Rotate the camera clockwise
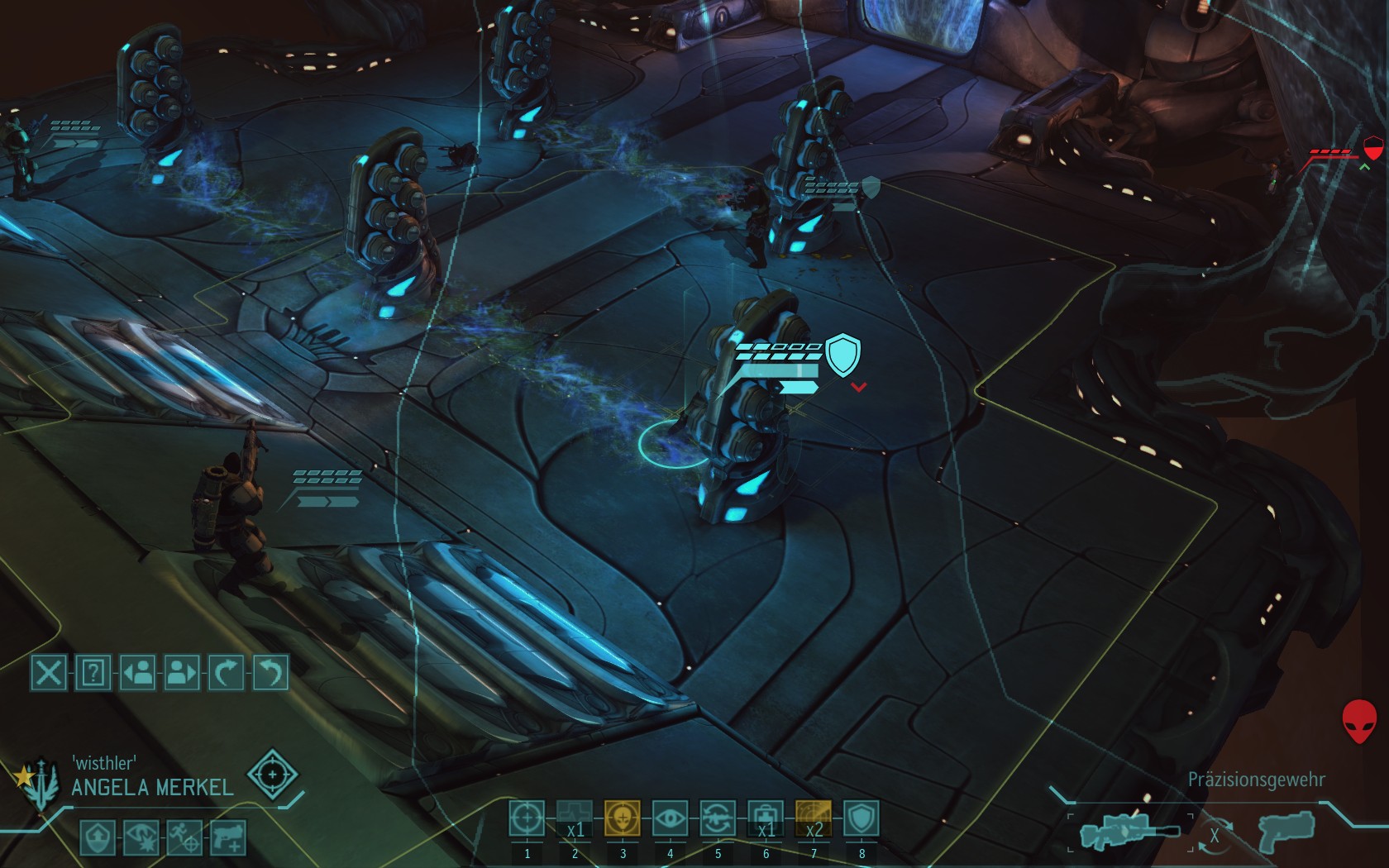Screen dimensions: 1389x868 point(226,673)
